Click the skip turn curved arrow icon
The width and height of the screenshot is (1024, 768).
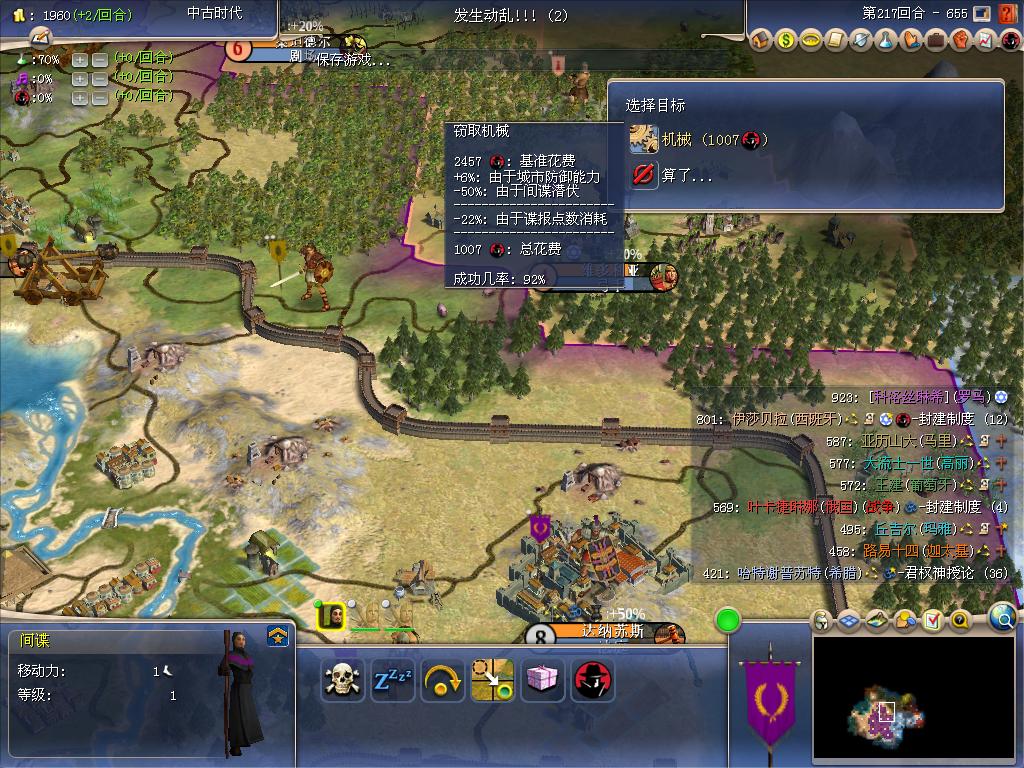[x=443, y=680]
